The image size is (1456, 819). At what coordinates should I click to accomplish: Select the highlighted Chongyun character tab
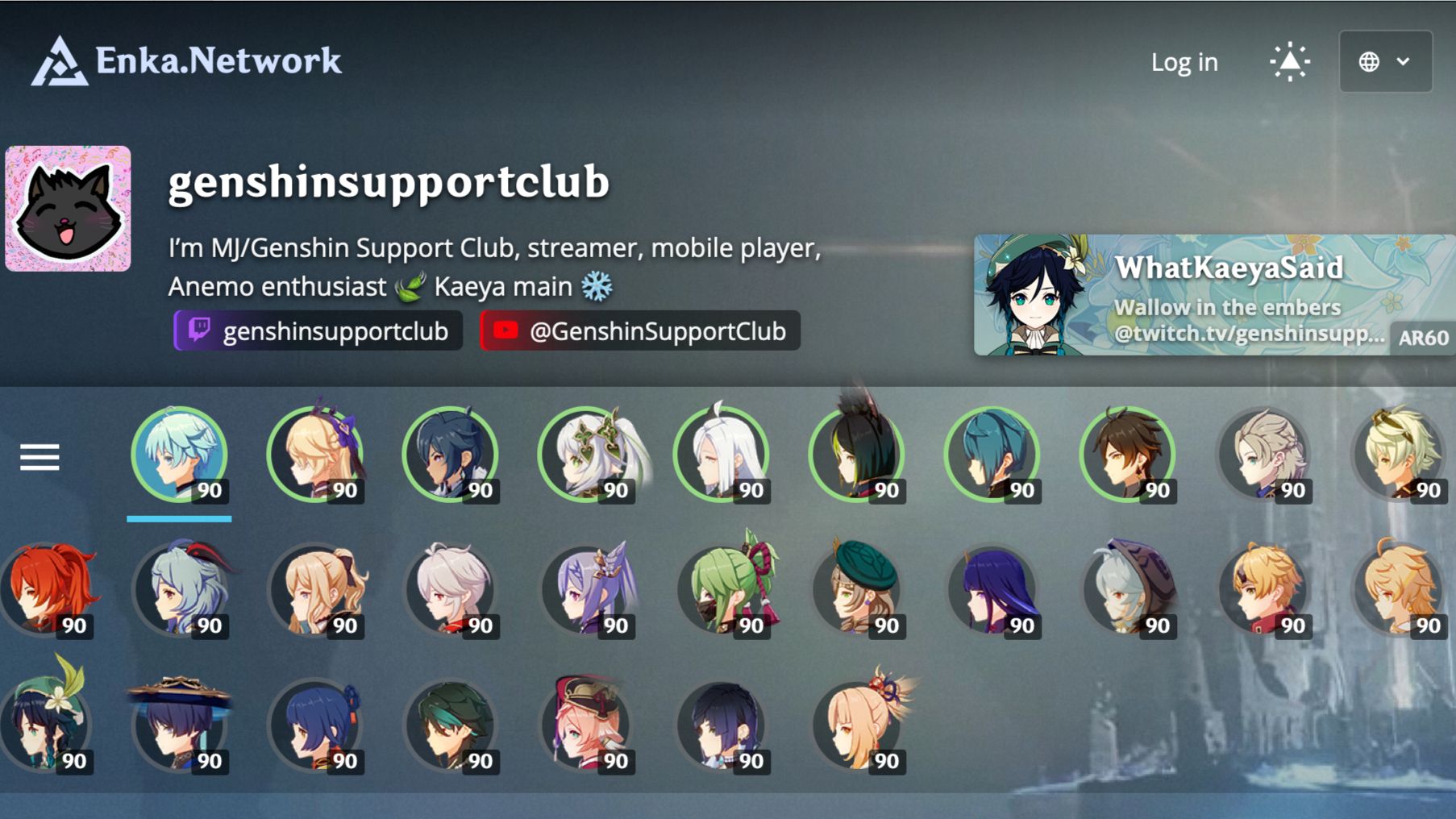click(x=179, y=455)
